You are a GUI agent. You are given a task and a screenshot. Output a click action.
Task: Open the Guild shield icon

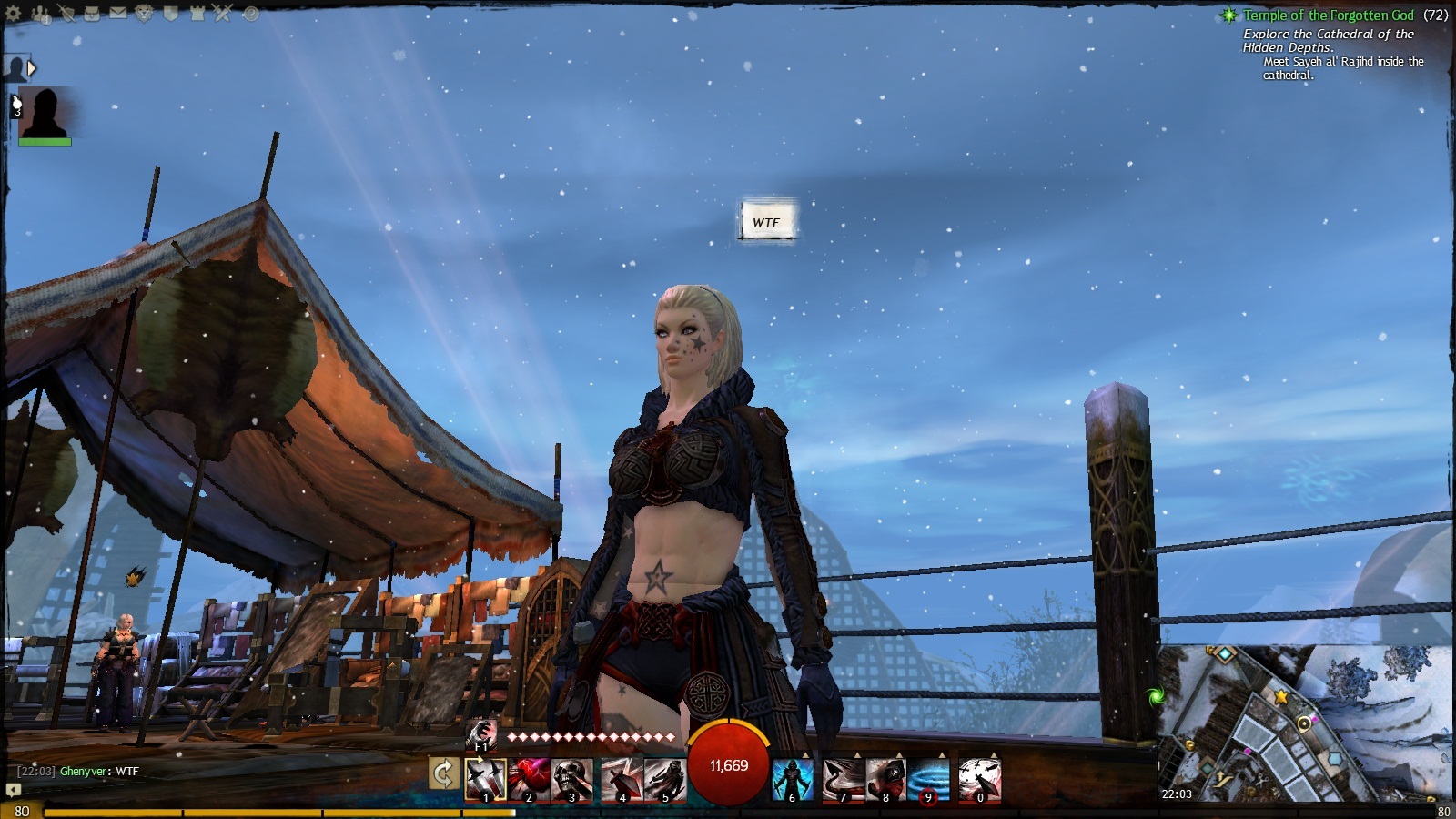[170, 14]
